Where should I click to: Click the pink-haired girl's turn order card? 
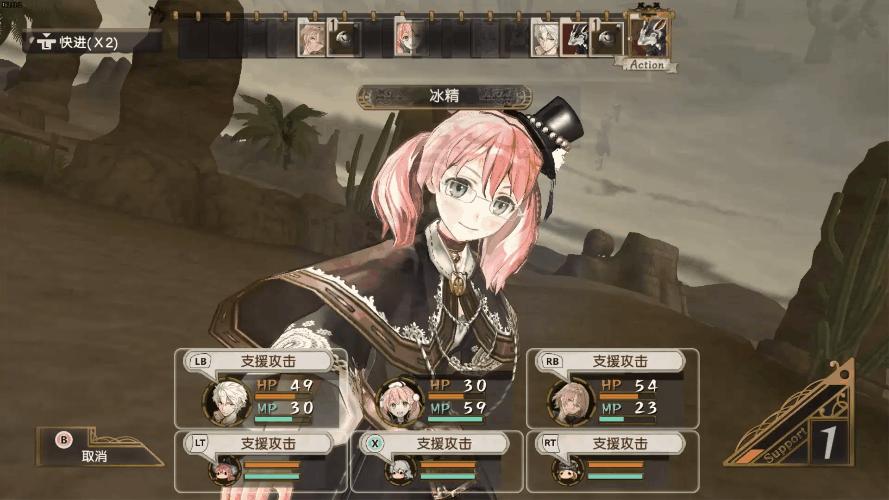click(x=405, y=38)
